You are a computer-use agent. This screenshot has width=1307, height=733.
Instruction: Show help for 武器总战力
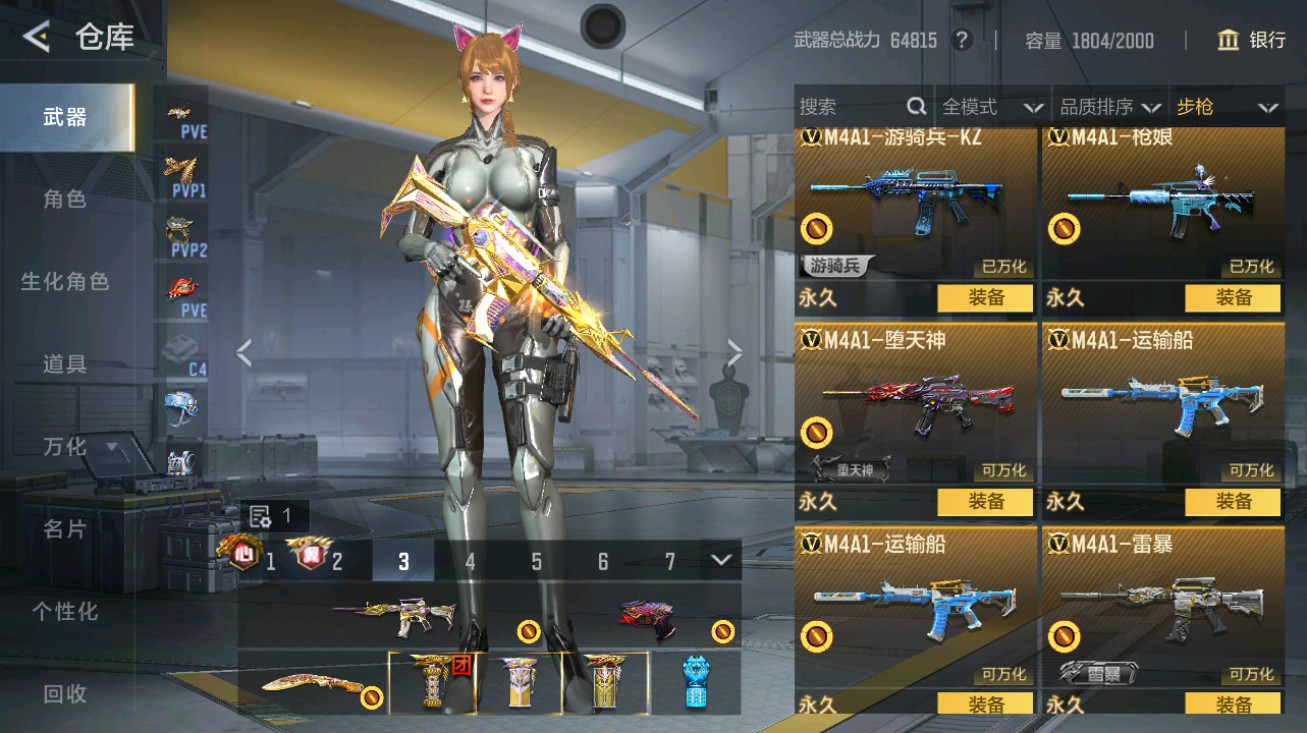[x=961, y=40]
